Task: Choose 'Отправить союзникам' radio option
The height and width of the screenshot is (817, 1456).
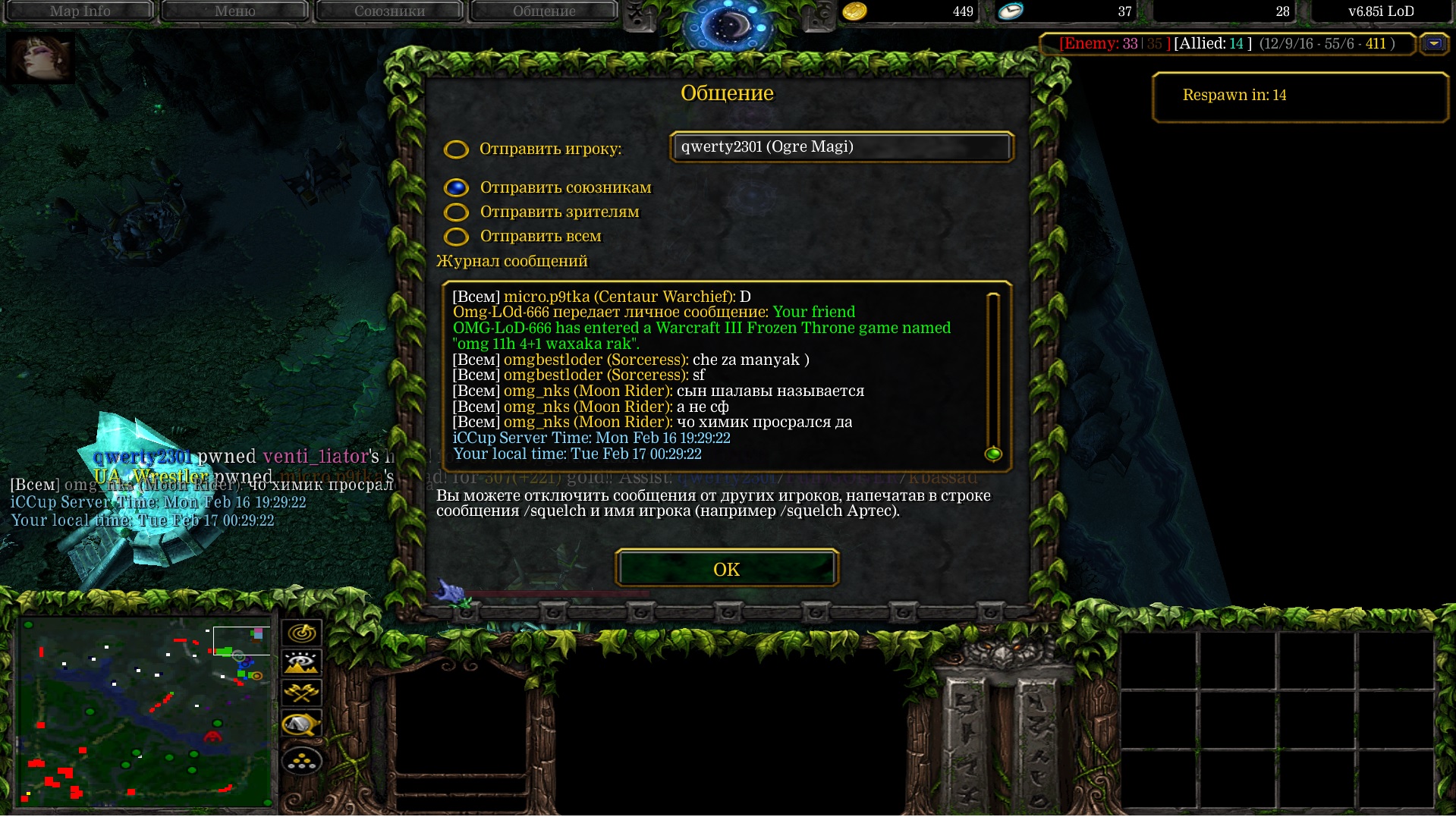Action: tap(456, 187)
